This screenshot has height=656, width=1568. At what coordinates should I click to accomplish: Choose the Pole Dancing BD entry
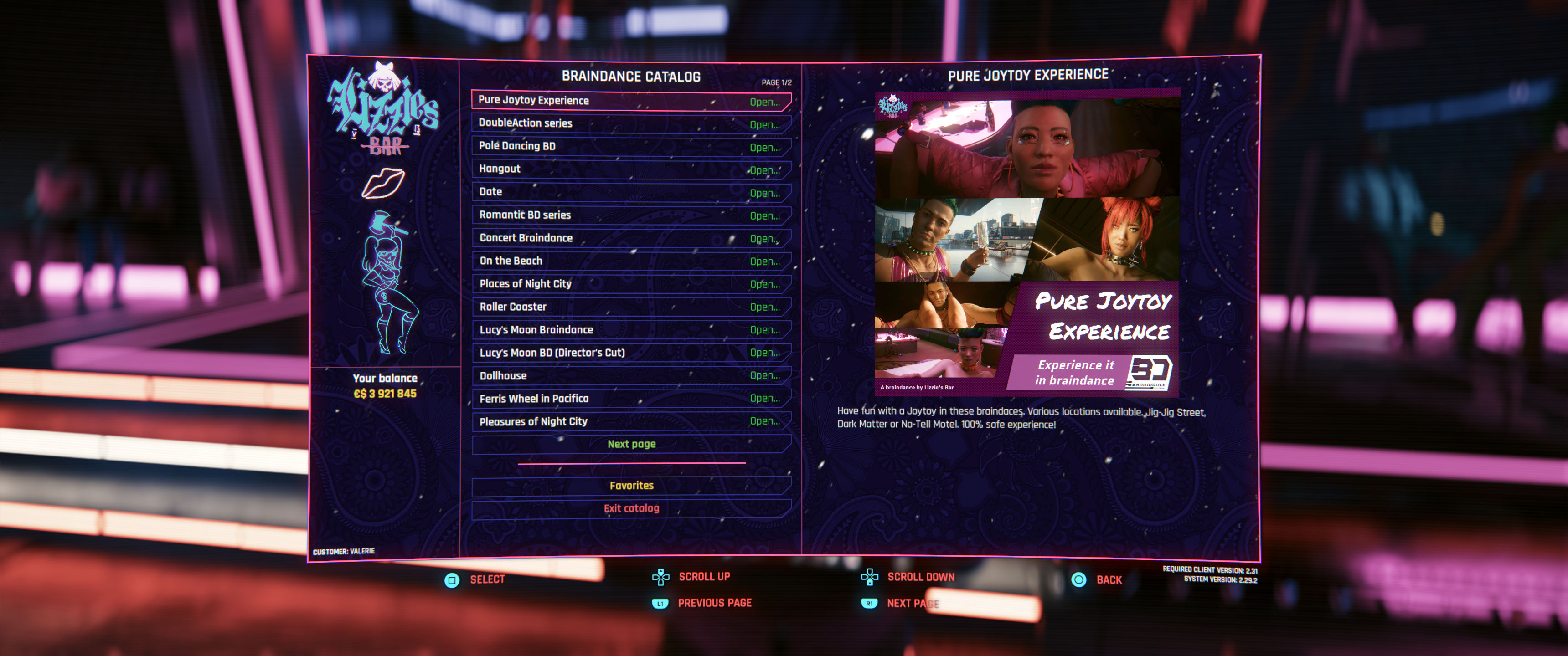[630, 147]
